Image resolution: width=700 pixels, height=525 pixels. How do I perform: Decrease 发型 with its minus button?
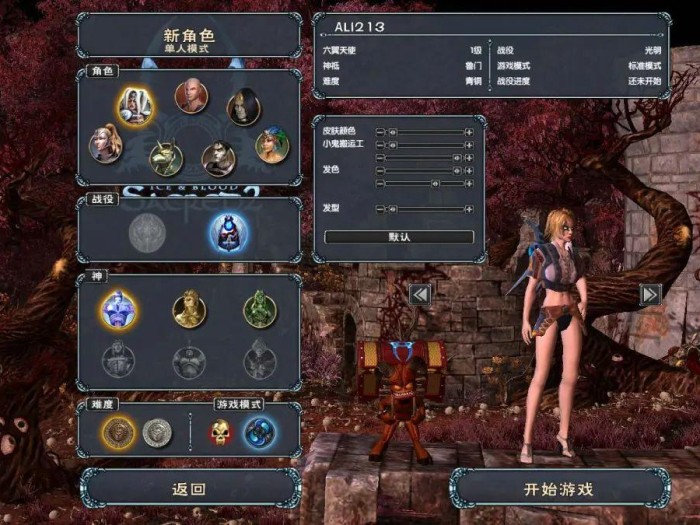[380, 209]
